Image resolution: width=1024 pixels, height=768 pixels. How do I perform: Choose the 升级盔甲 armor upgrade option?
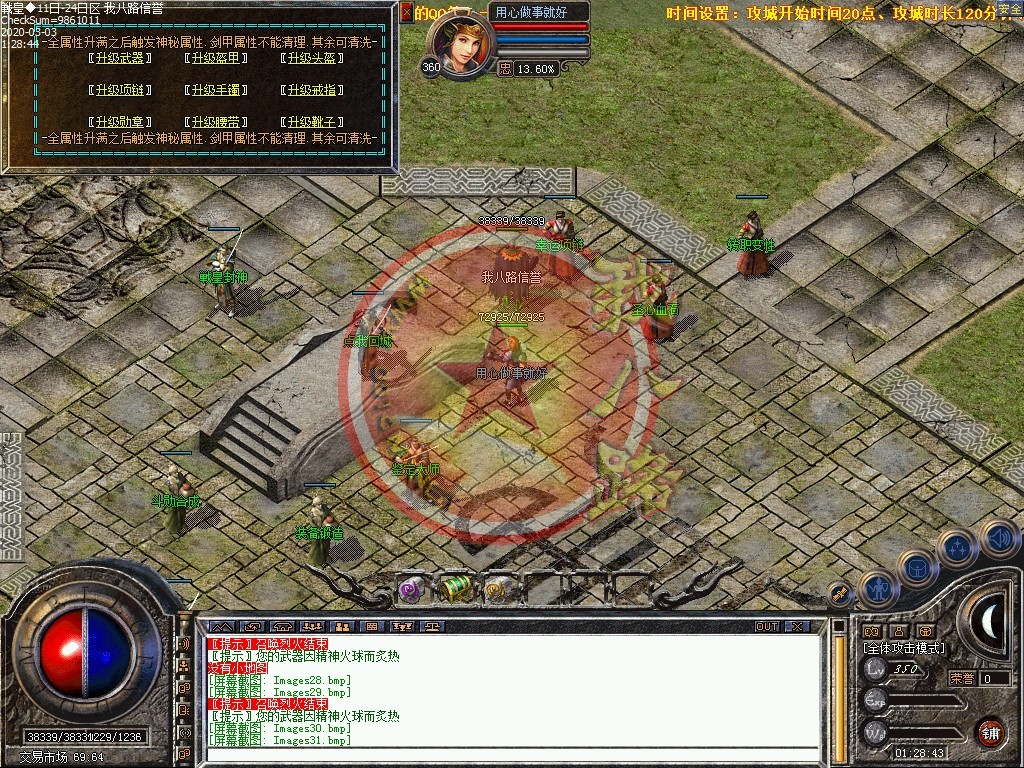(x=215, y=58)
